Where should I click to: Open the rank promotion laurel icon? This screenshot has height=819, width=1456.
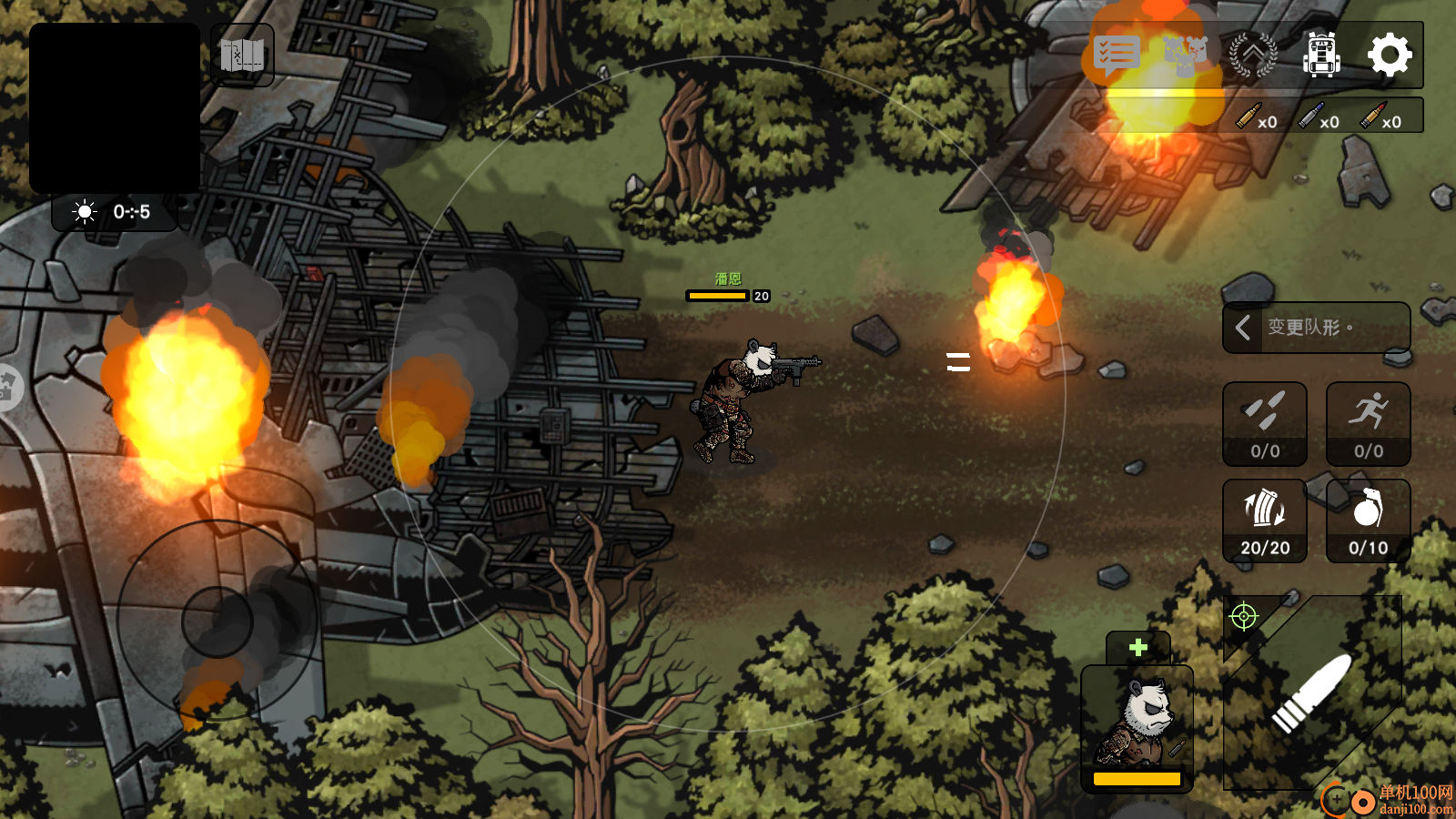pyautogui.click(x=1253, y=55)
